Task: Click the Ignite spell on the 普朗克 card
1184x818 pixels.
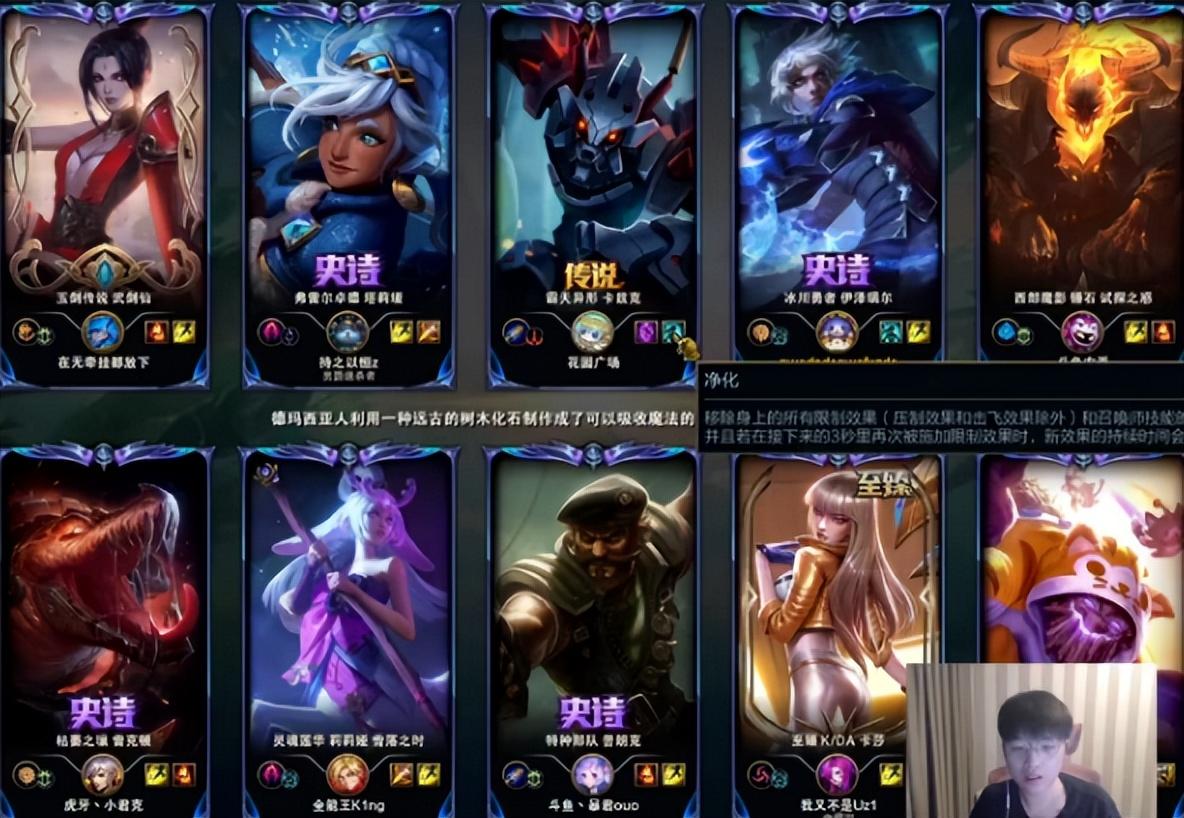Action: [x=646, y=774]
